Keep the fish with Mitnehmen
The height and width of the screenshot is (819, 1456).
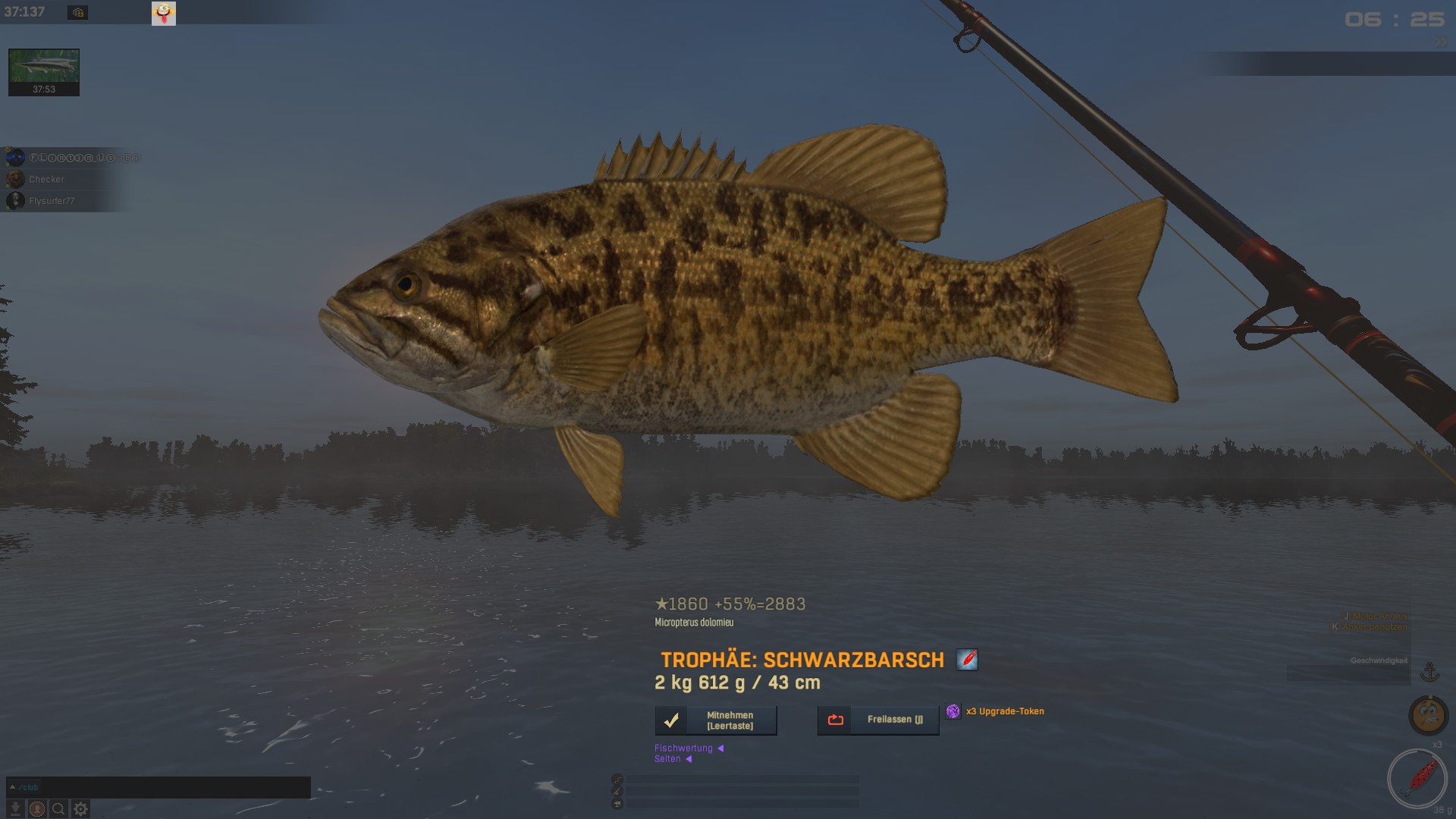[x=716, y=720]
